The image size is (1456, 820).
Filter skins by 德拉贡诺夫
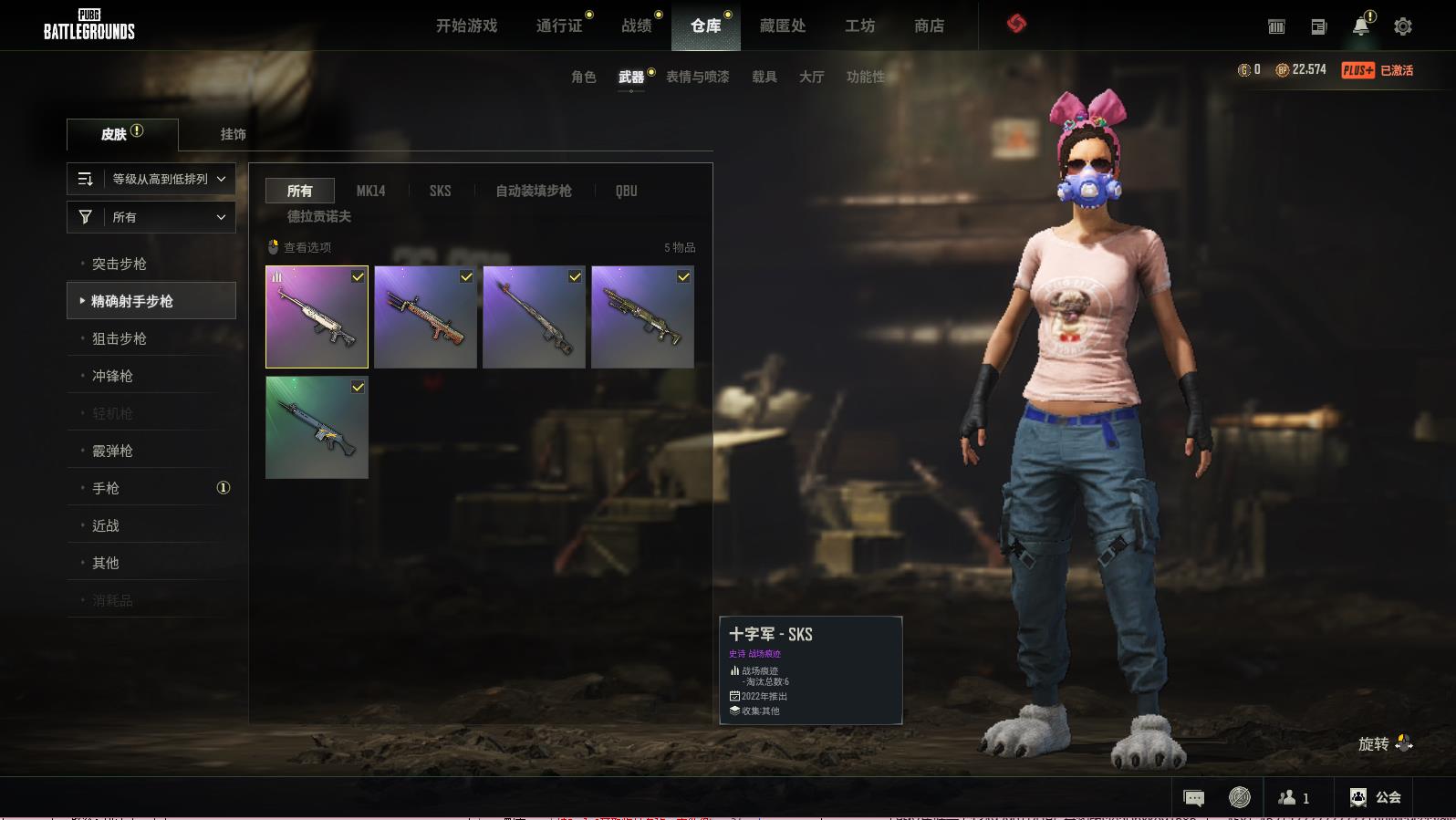319,216
